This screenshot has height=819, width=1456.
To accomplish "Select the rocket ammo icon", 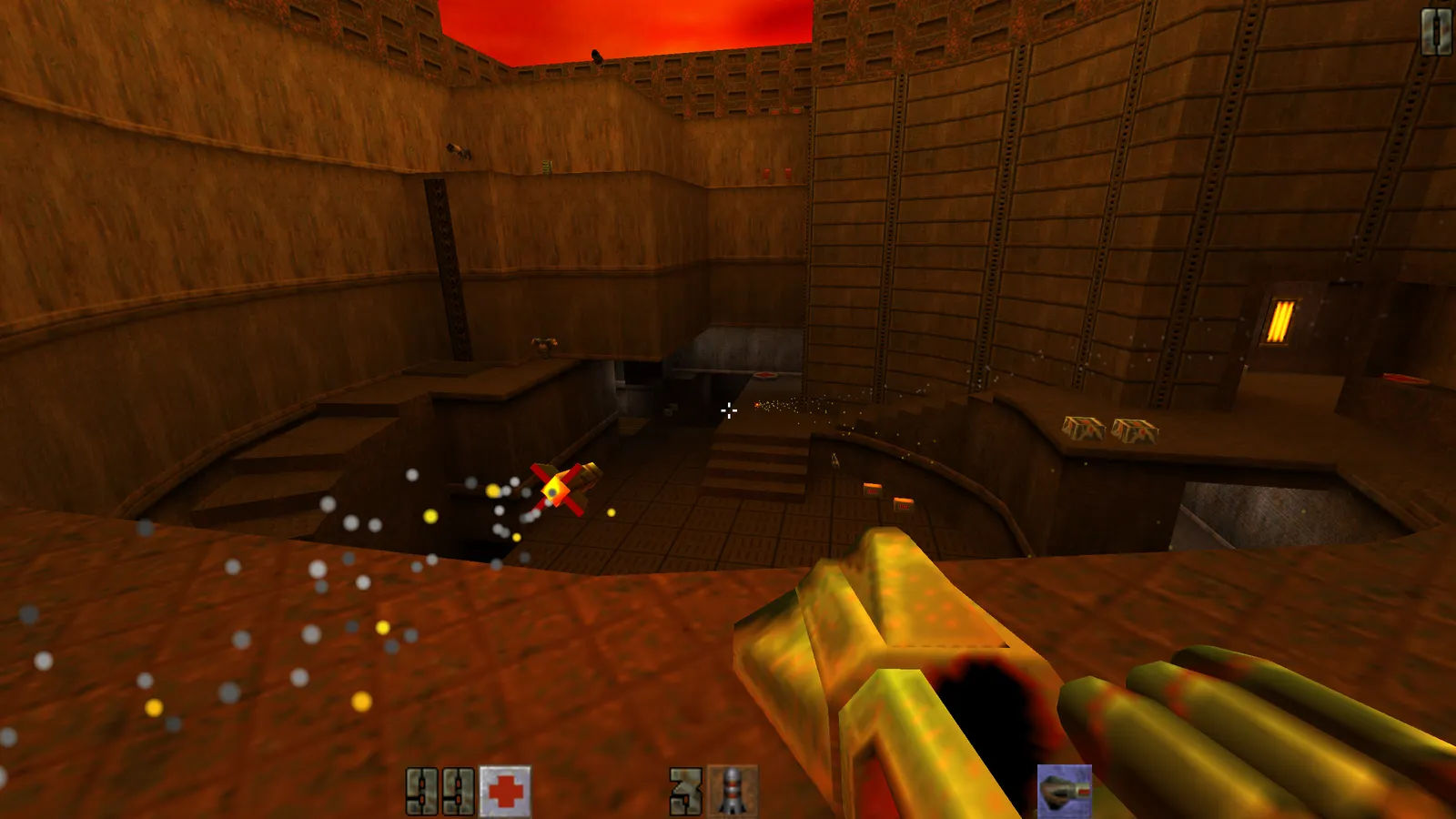I will point(733,791).
